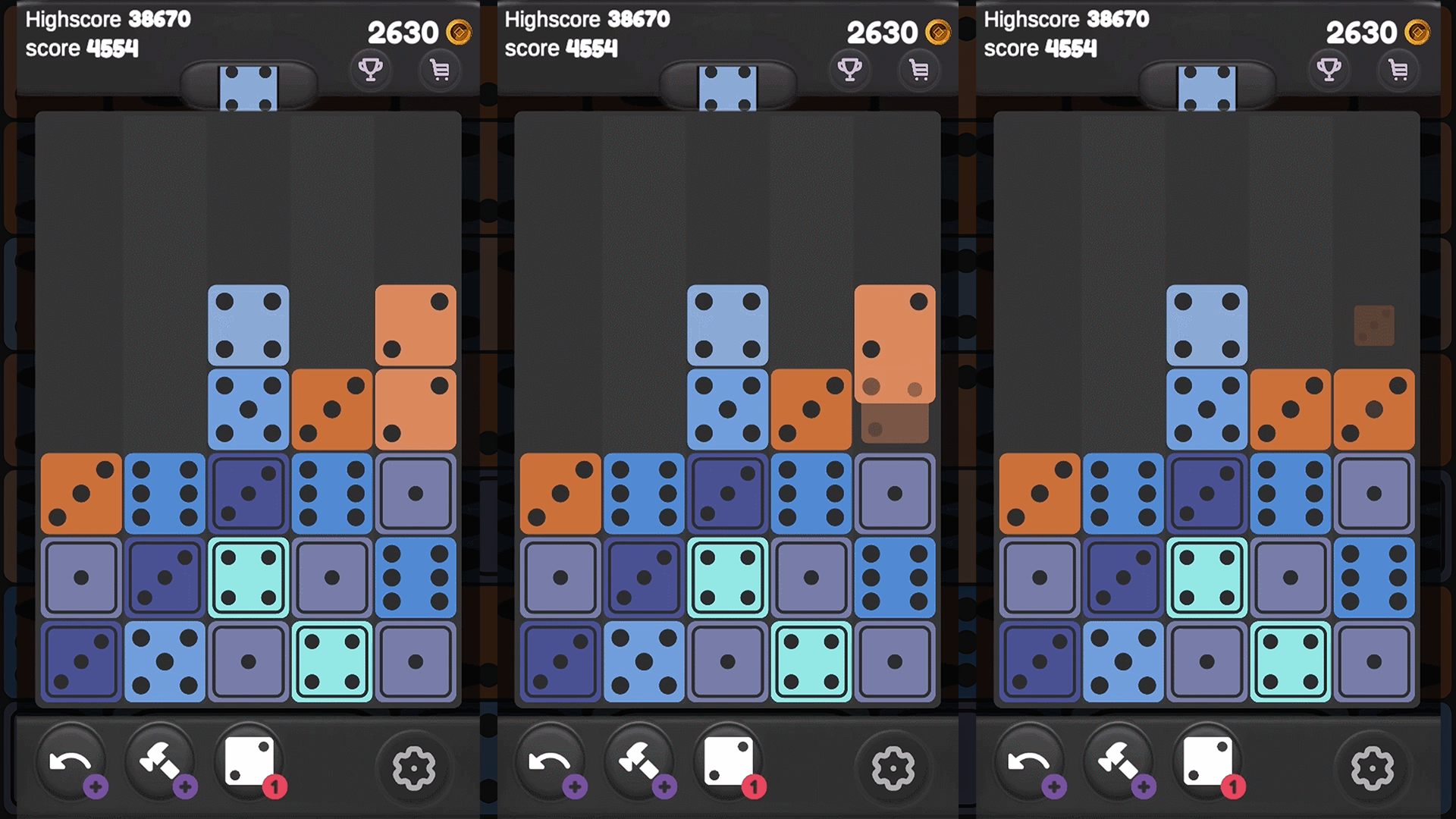
Task: Tap the faded orange die in right panel
Action: click(x=1374, y=326)
